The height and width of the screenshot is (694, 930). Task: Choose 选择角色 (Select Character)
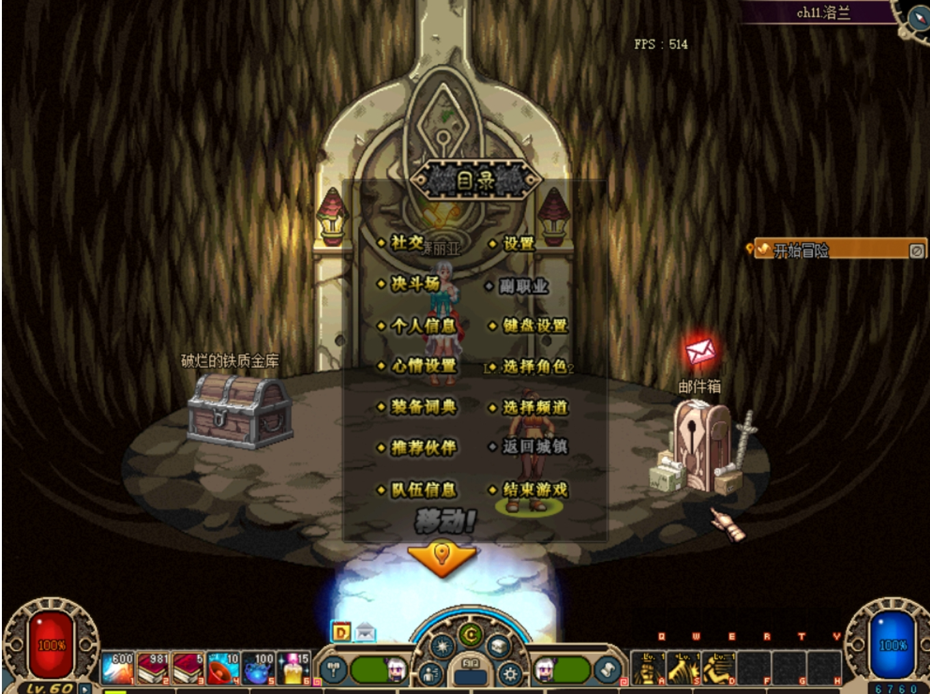(x=534, y=366)
